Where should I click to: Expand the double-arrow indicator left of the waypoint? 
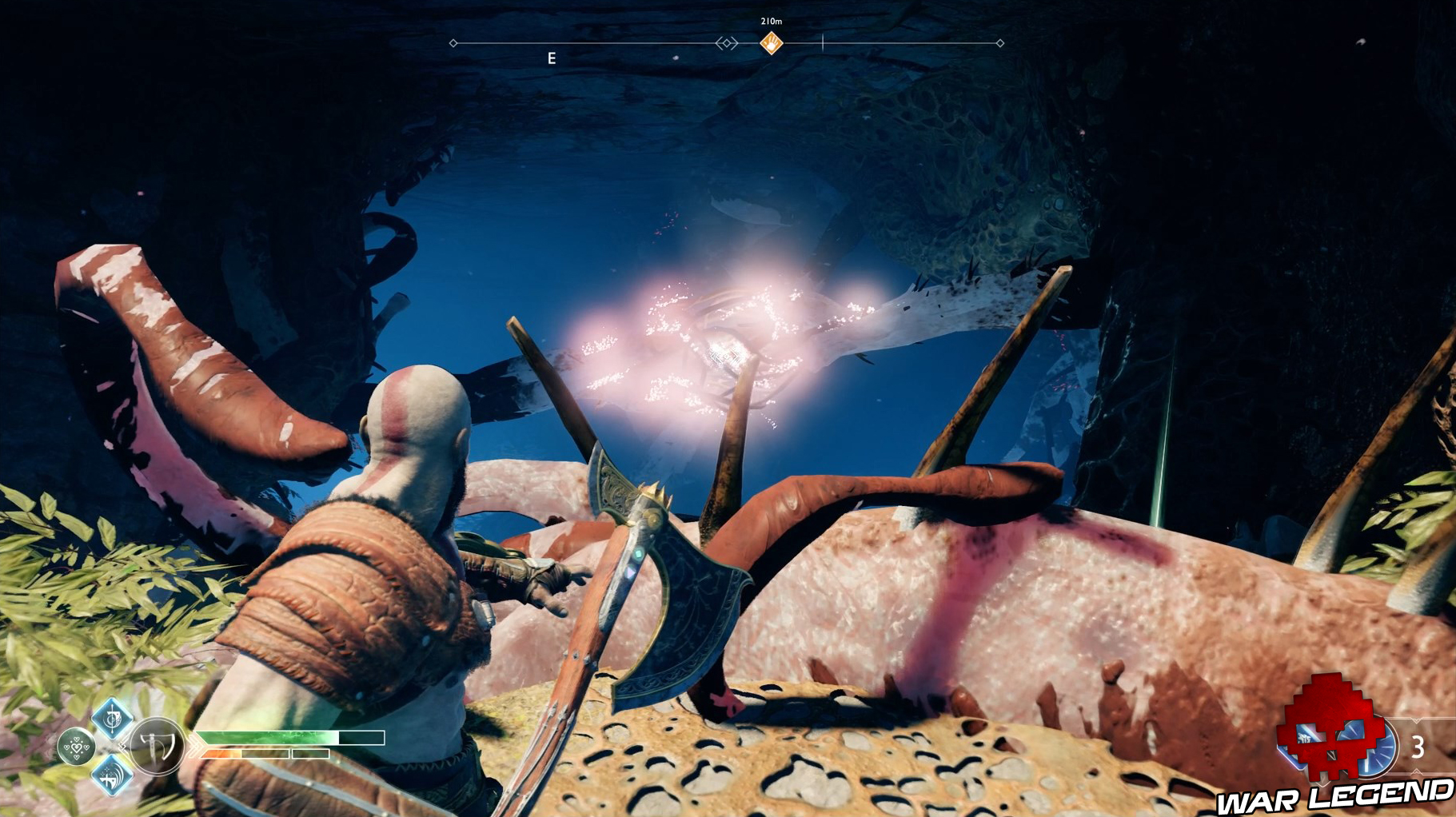pos(727,43)
